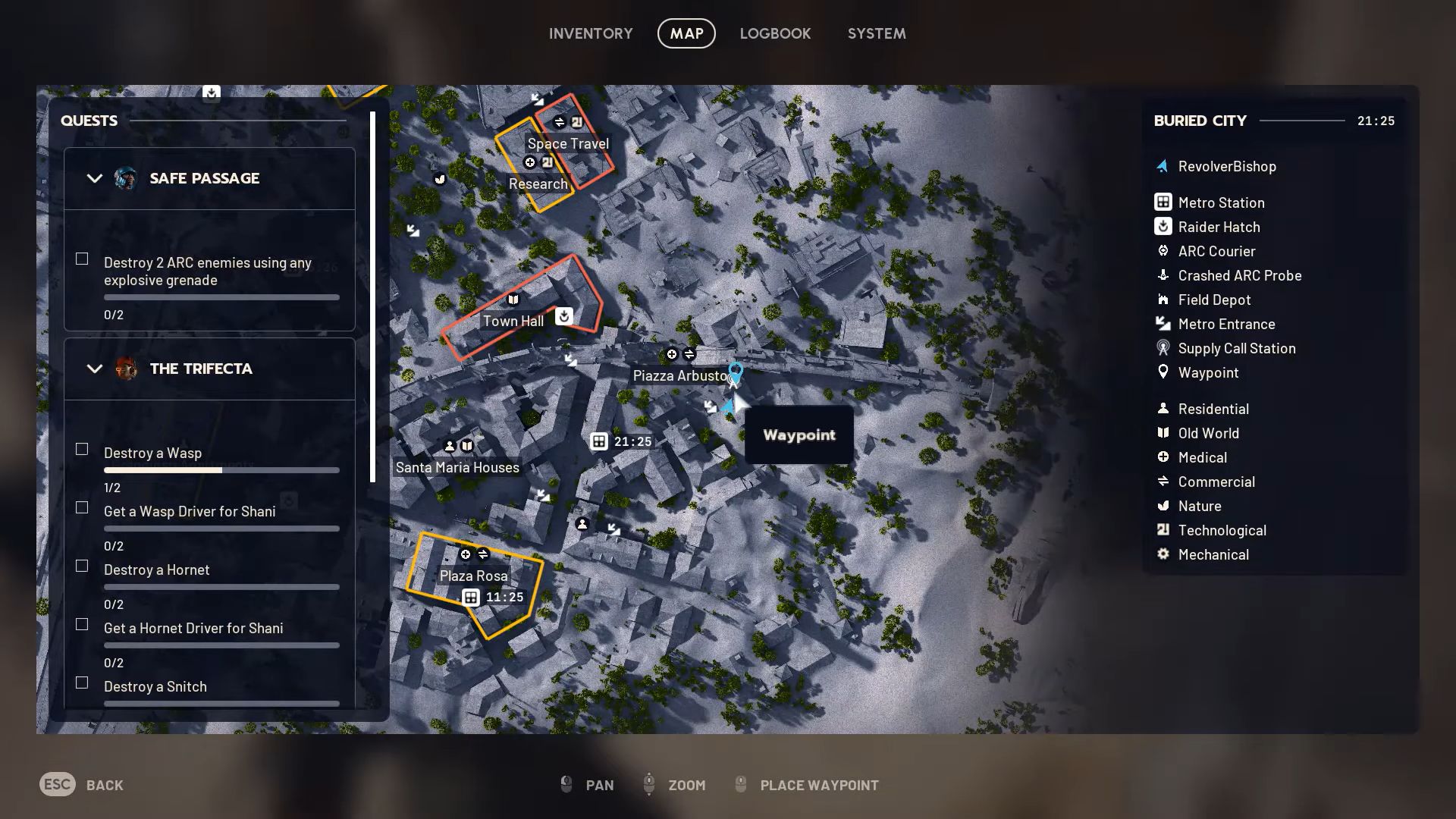
Task: Collapse the SAFE PASSAGE quest section
Action: (x=94, y=178)
